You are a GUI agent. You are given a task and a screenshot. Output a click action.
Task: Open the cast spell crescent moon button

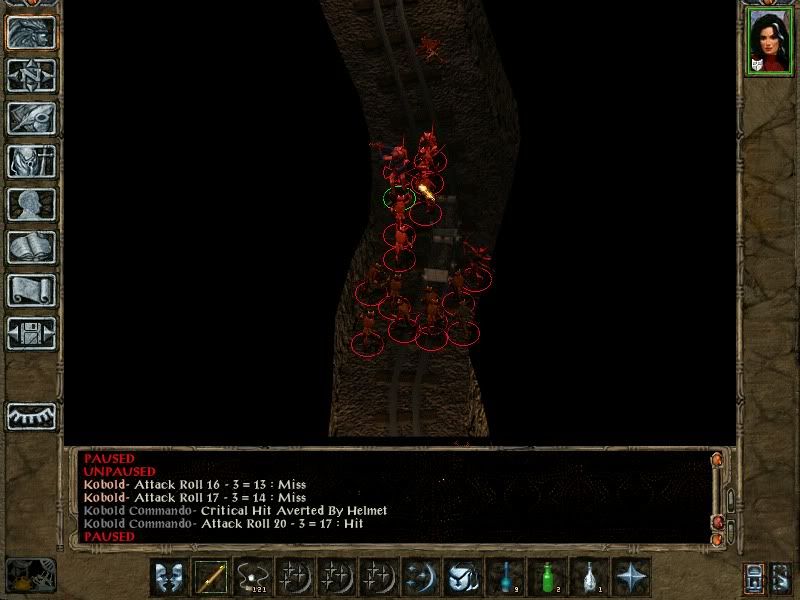point(421,577)
